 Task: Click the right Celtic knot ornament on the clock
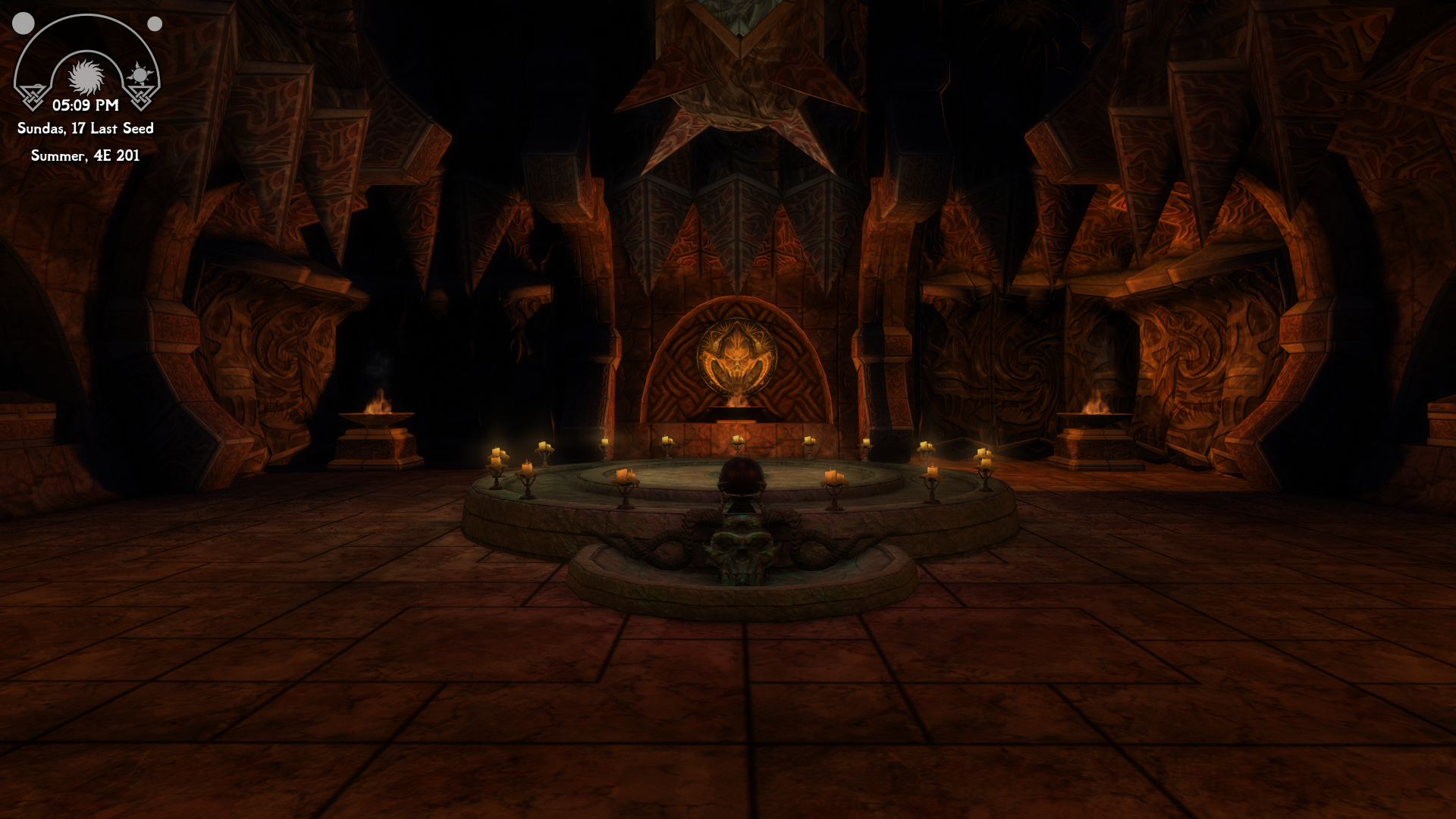tap(142, 97)
